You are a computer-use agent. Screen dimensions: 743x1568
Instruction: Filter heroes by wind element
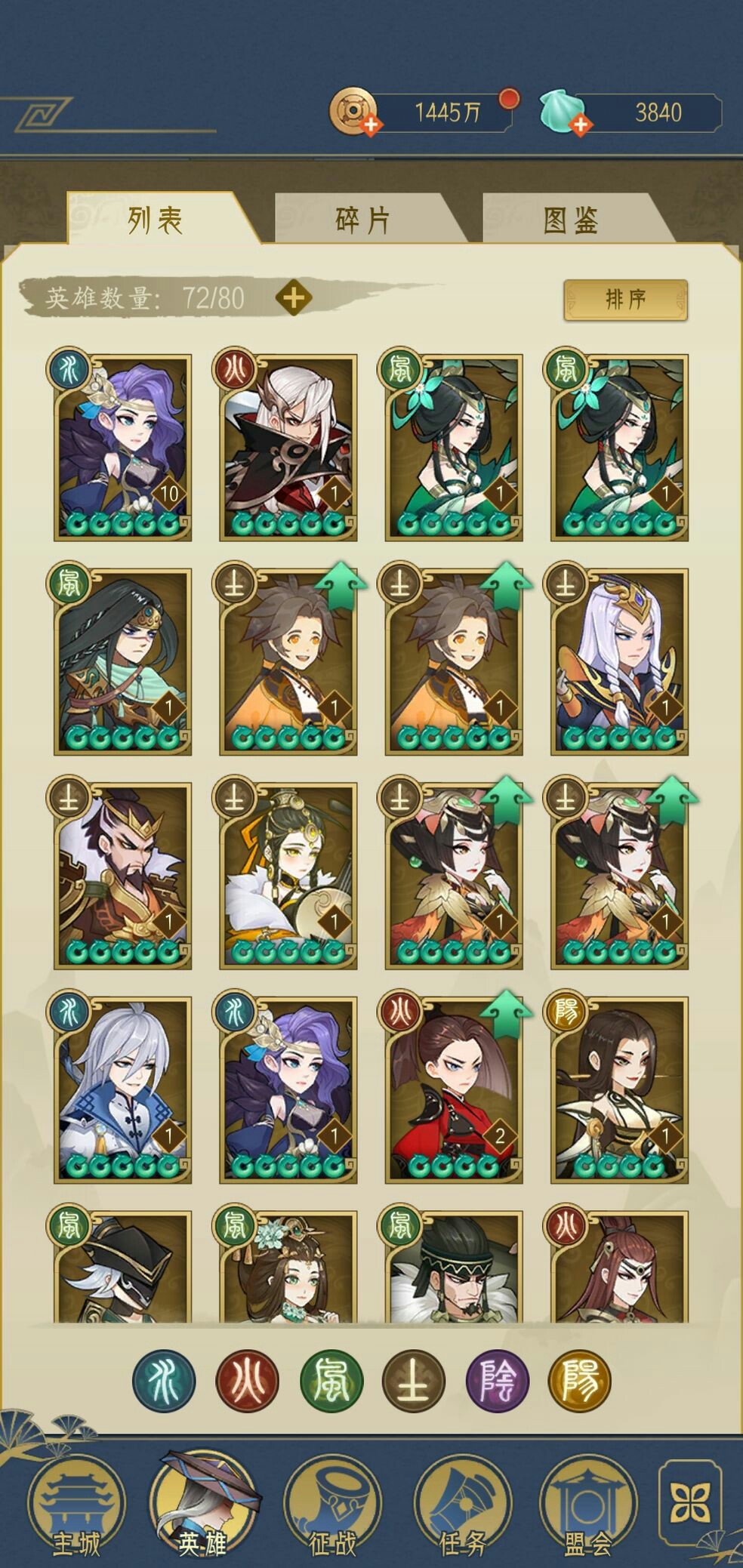tap(331, 1381)
